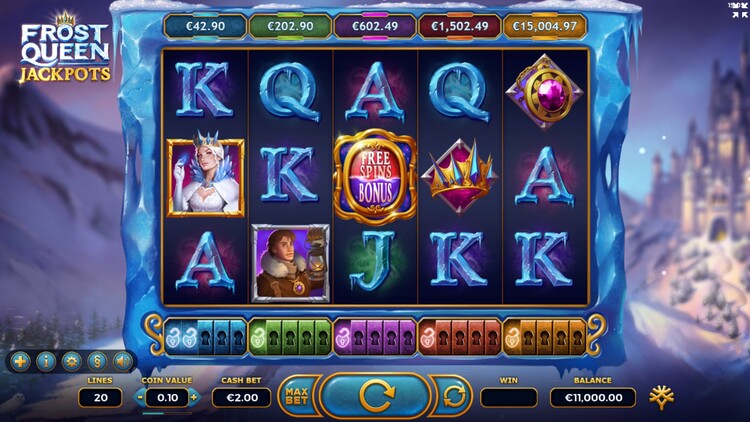Increase coin value with the plus button

pos(193,397)
